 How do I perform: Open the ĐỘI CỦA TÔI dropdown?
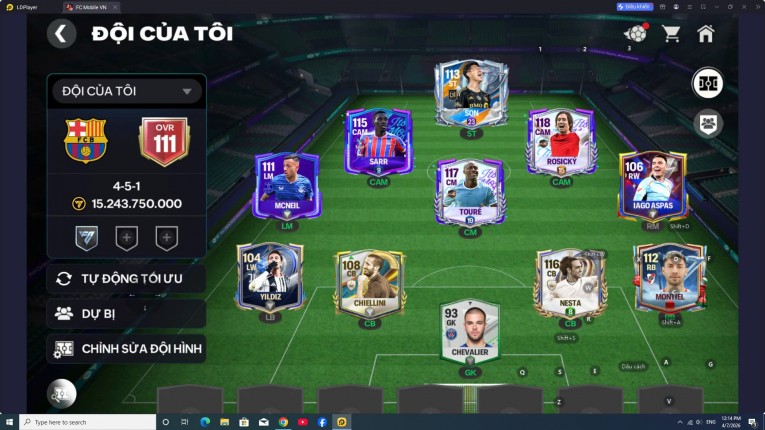126,91
